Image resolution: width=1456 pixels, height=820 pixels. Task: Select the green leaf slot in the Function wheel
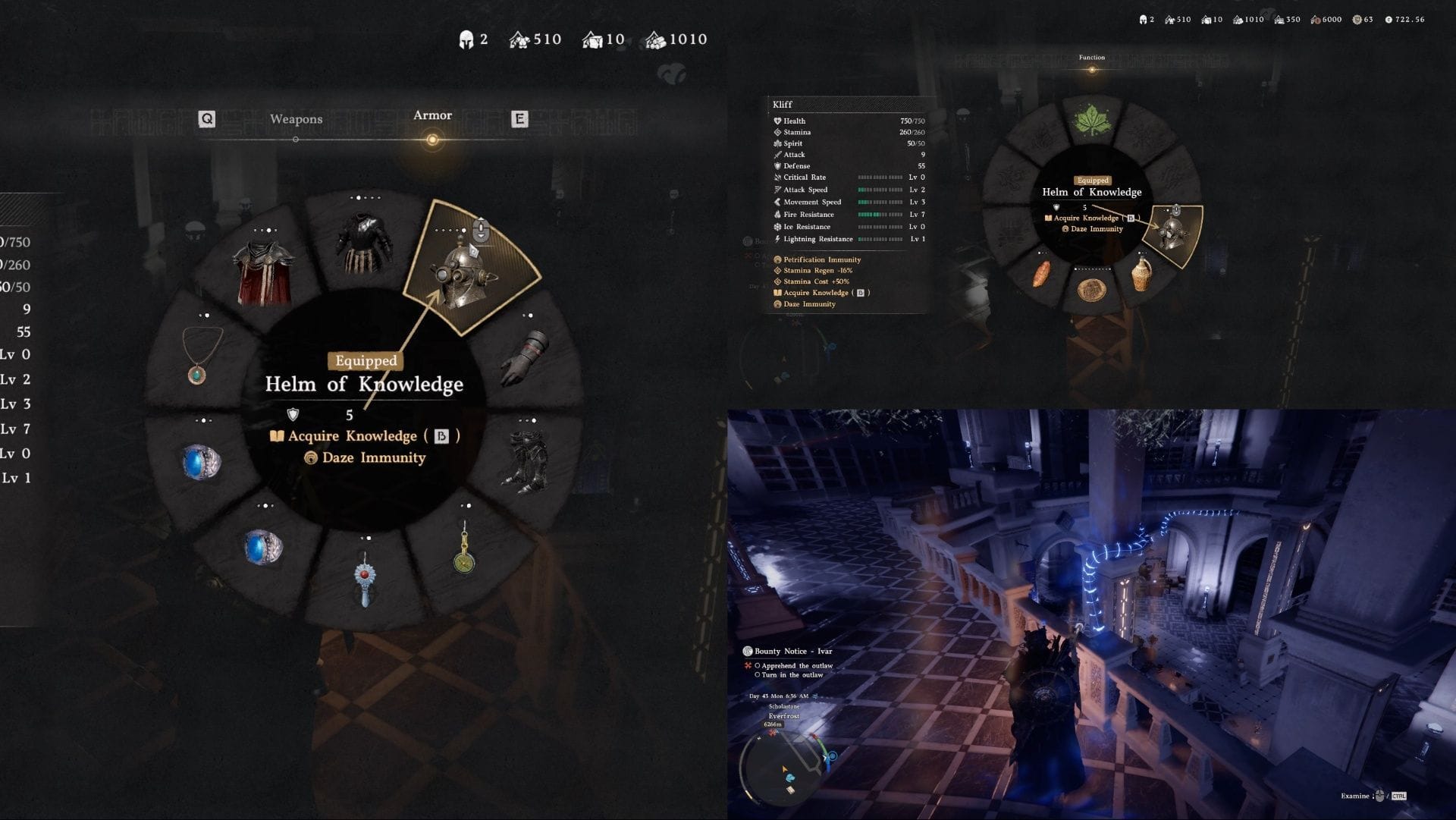[x=1092, y=121]
